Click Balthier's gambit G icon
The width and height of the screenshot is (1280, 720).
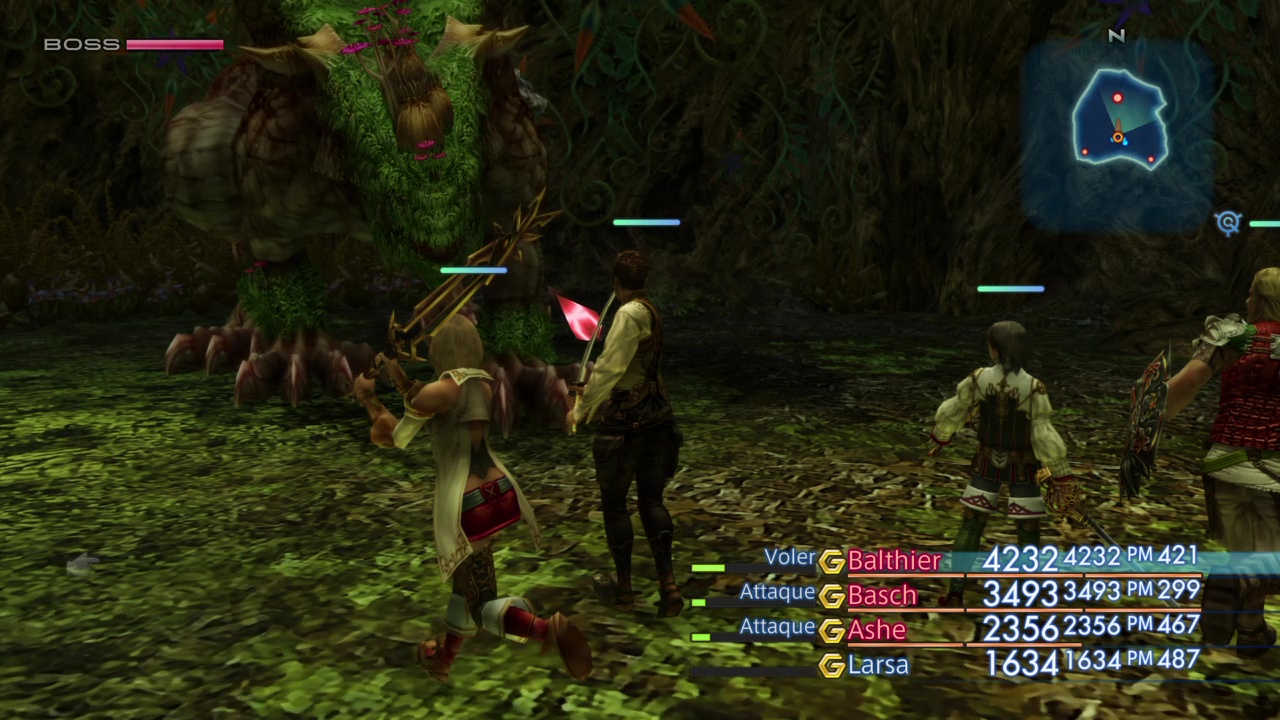pyautogui.click(x=831, y=562)
